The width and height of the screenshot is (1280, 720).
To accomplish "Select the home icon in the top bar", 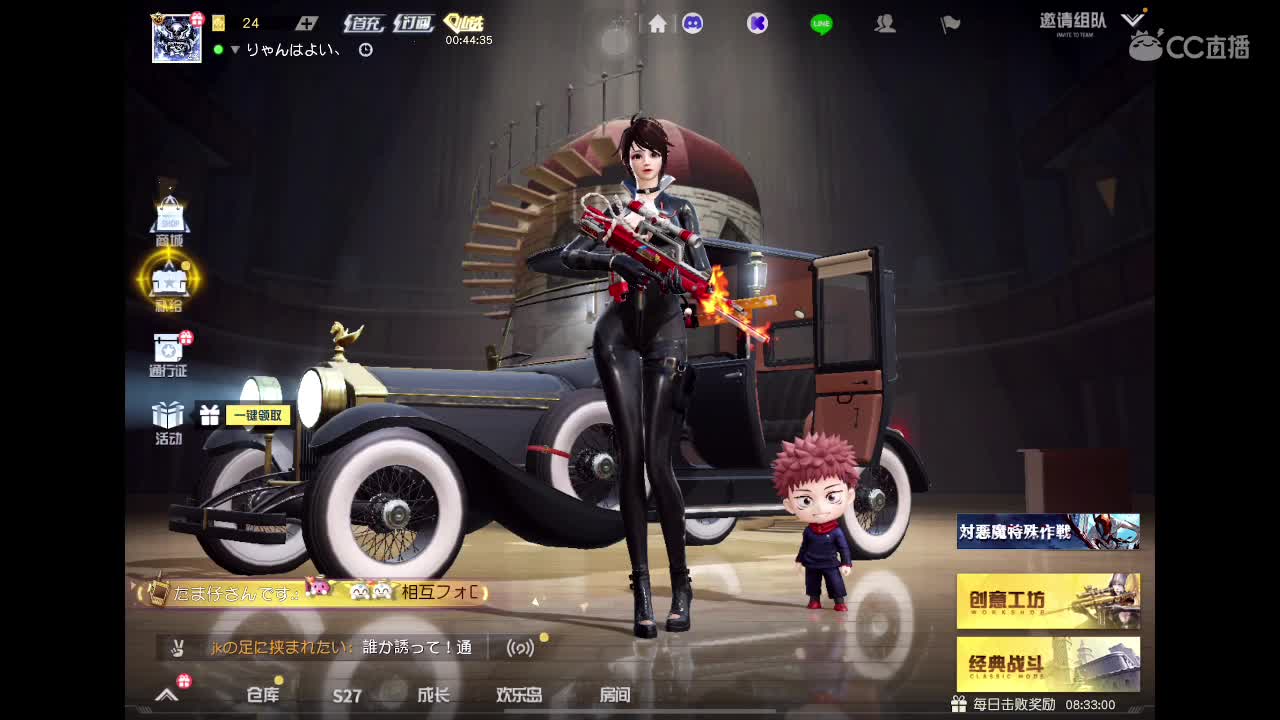I will [655, 22].
